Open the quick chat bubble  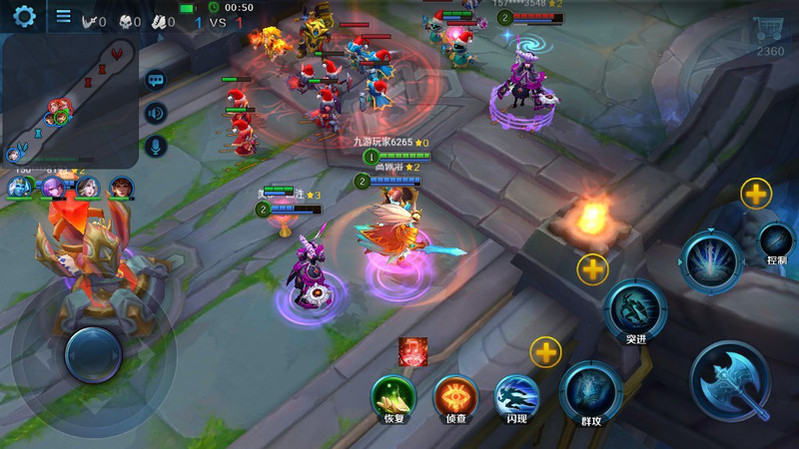point(155,79)
